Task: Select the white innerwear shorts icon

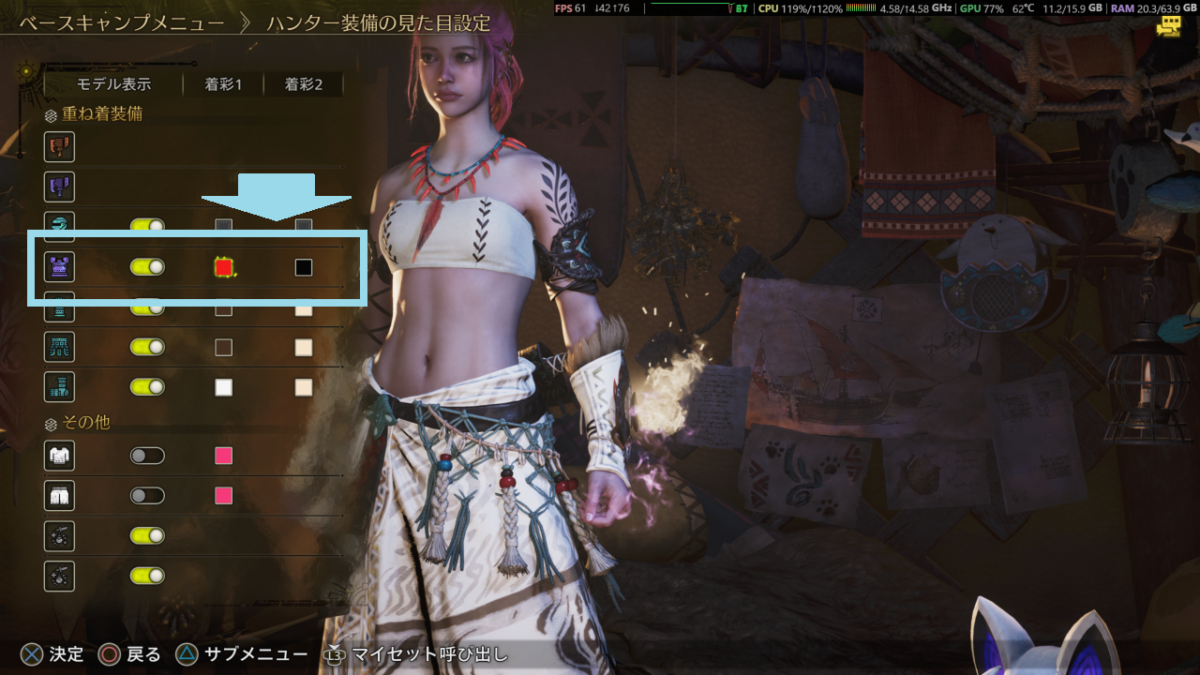Action: pos(59,495)
